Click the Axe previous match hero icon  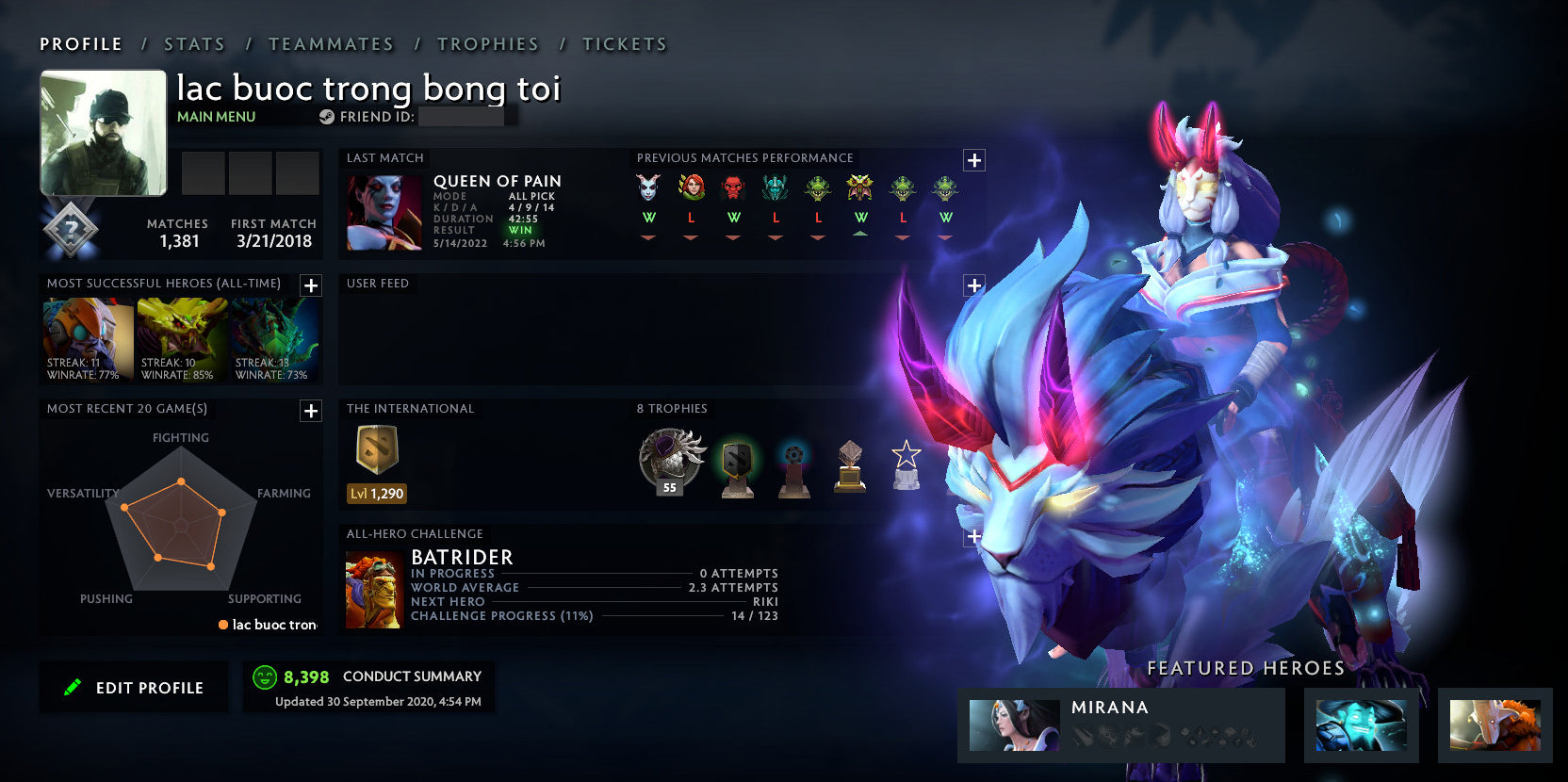coord(732,188)
